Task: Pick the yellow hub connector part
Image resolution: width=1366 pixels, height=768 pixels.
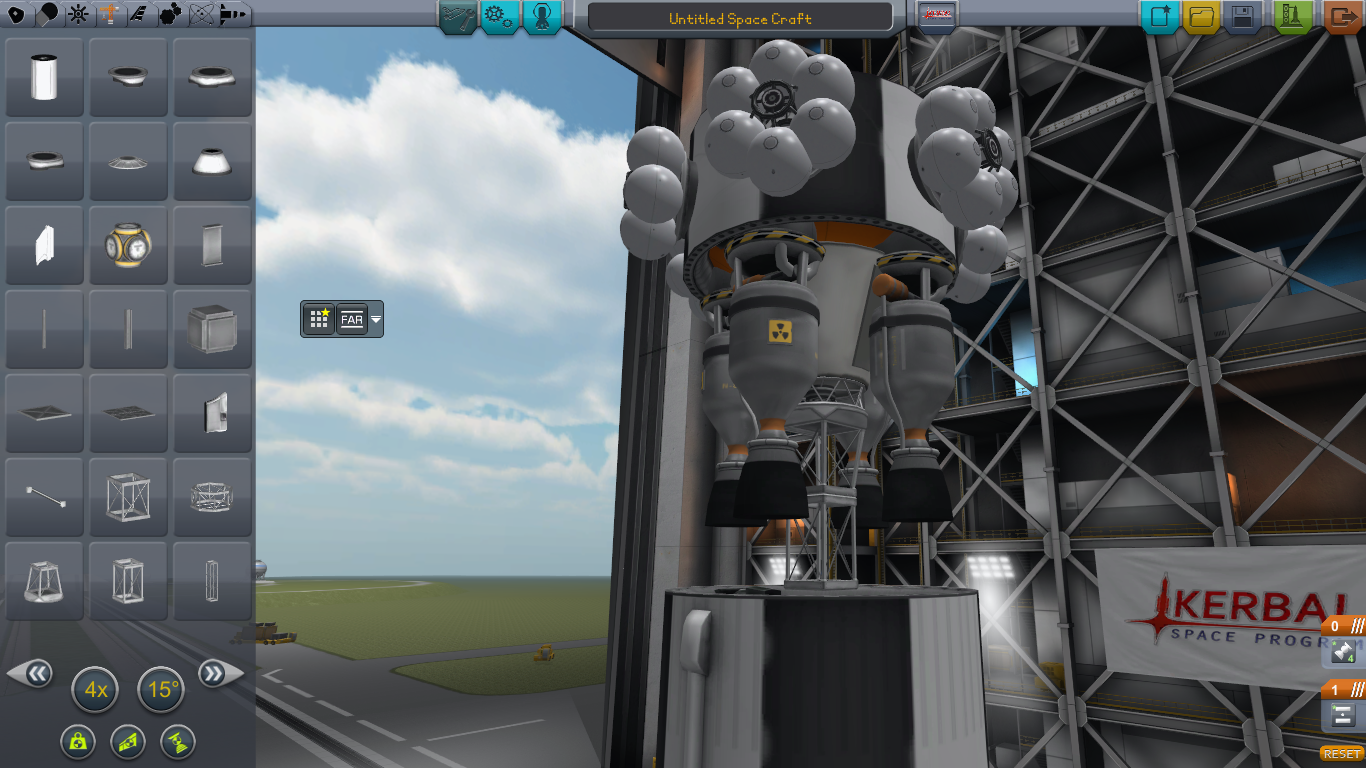Action: pos(127,245)
